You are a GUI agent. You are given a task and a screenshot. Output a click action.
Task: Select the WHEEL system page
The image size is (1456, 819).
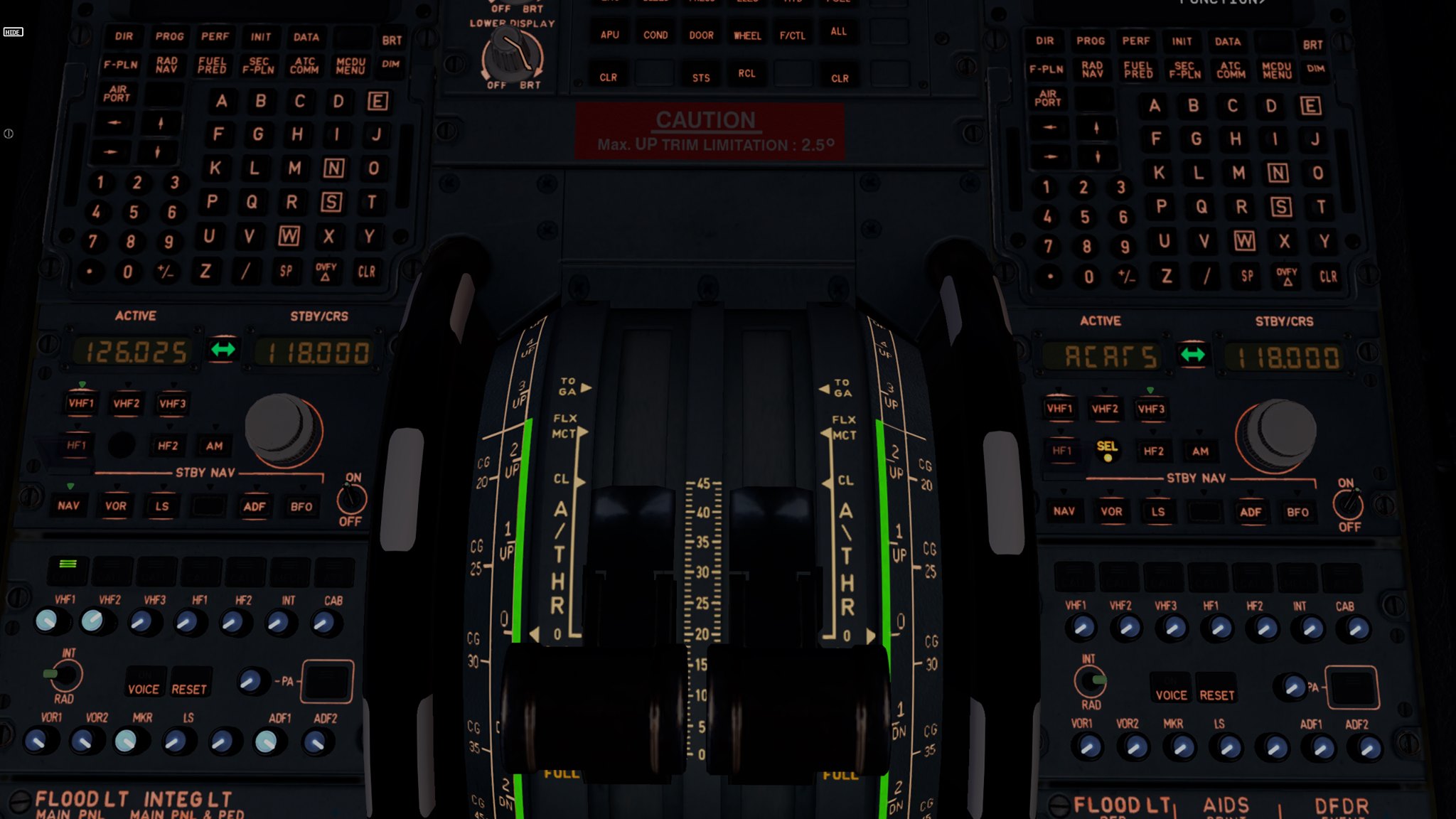click(747, 34)
